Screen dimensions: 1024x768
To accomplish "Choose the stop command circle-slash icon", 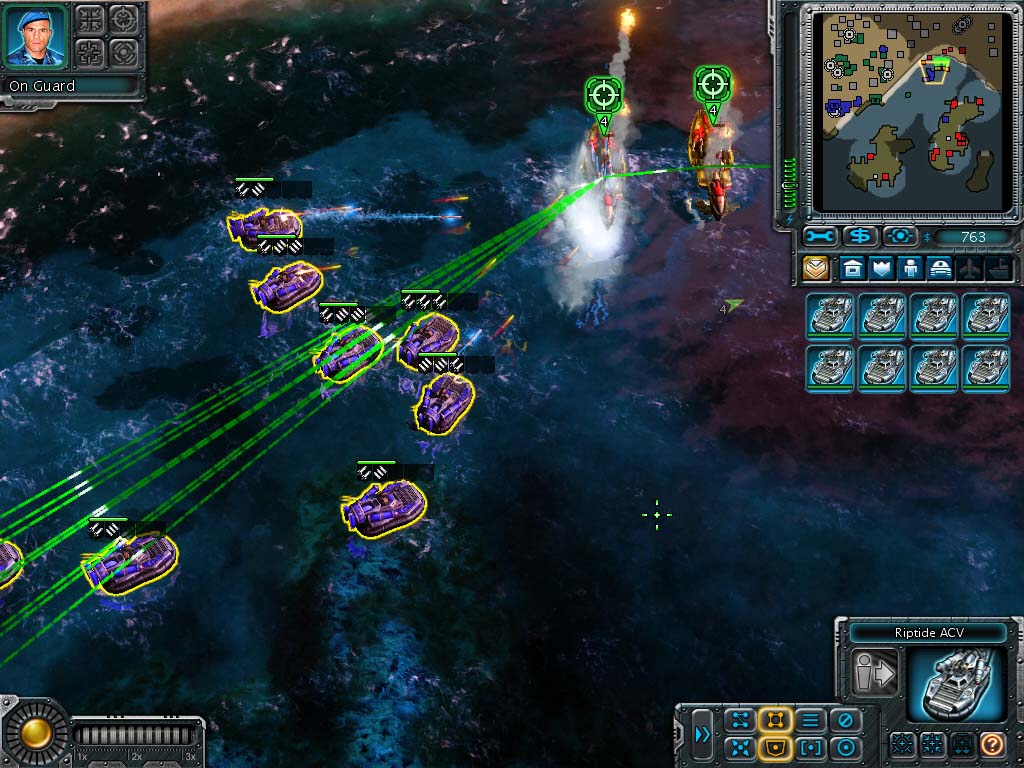I will 846,720.
